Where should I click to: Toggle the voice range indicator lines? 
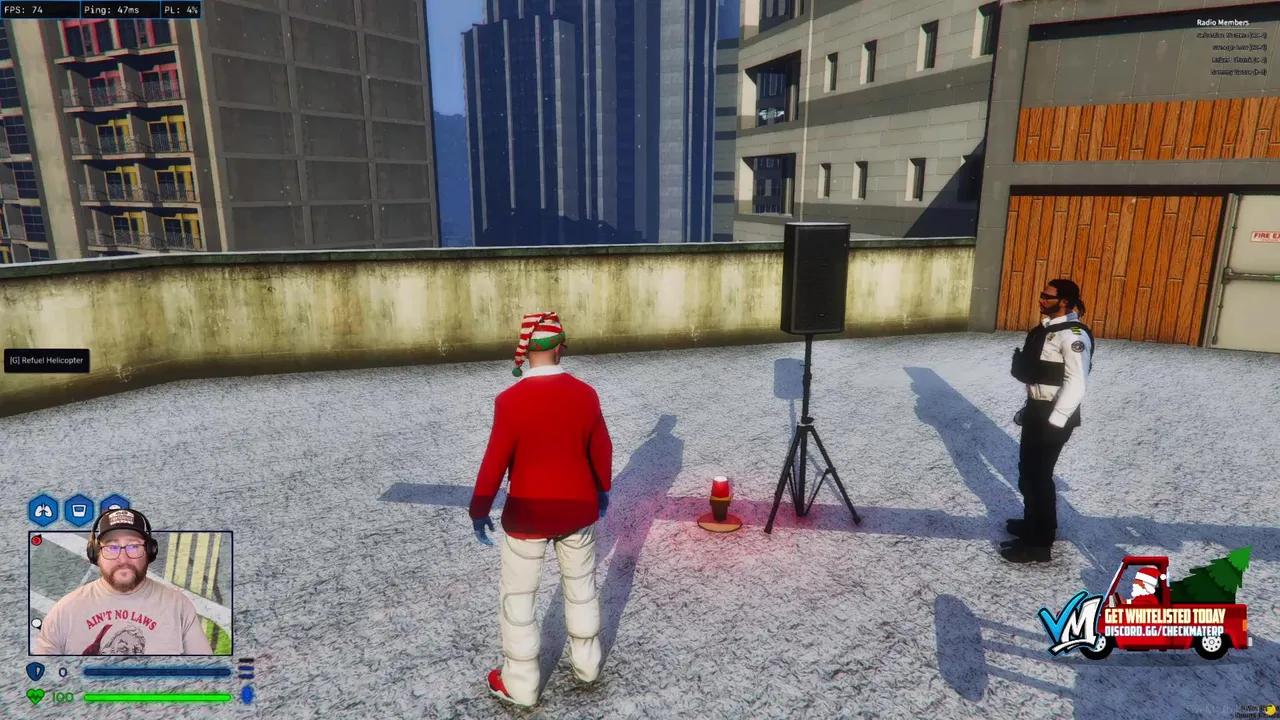[x=247, y=670]
